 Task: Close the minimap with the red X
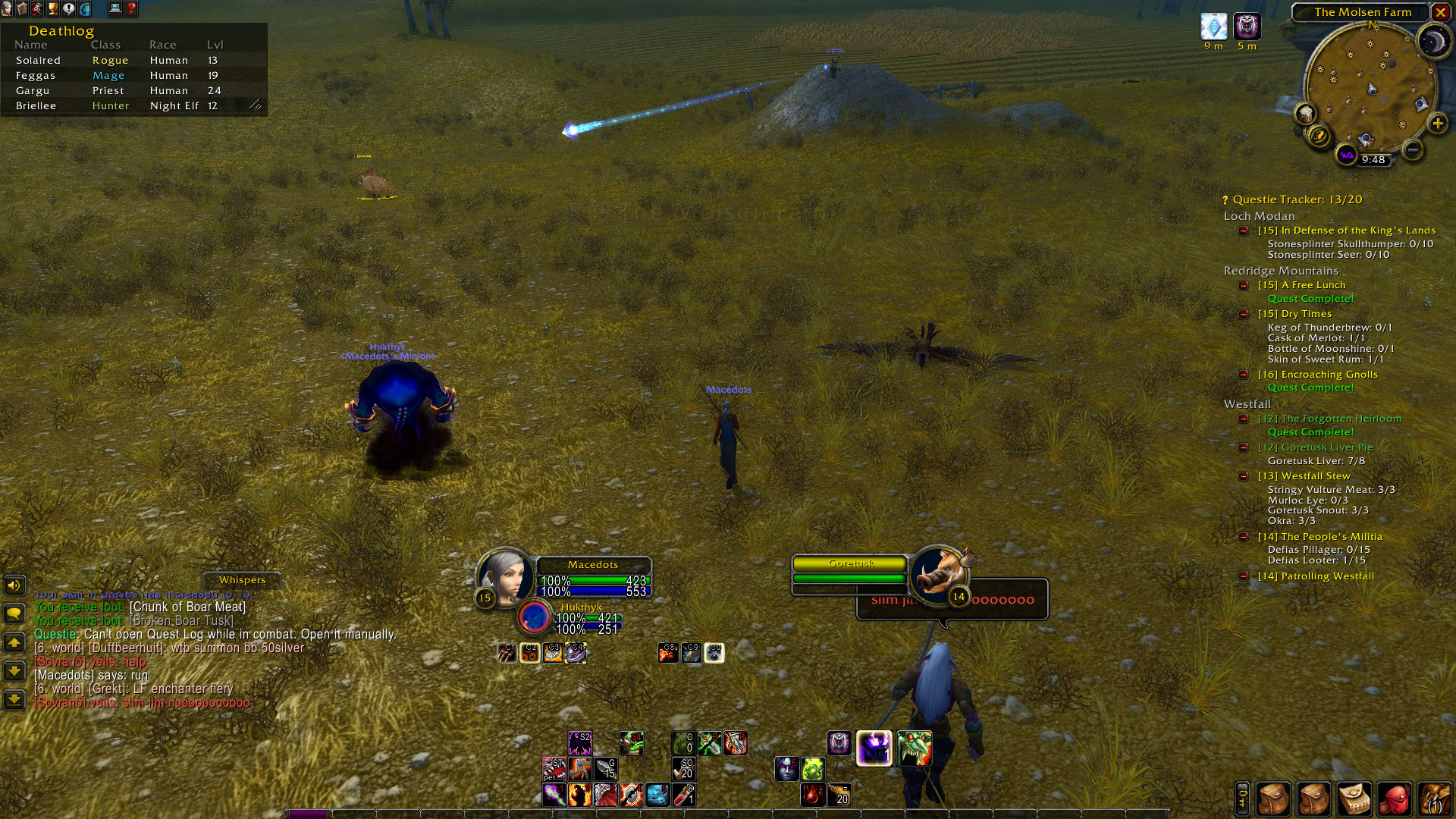pos(1440,12)
